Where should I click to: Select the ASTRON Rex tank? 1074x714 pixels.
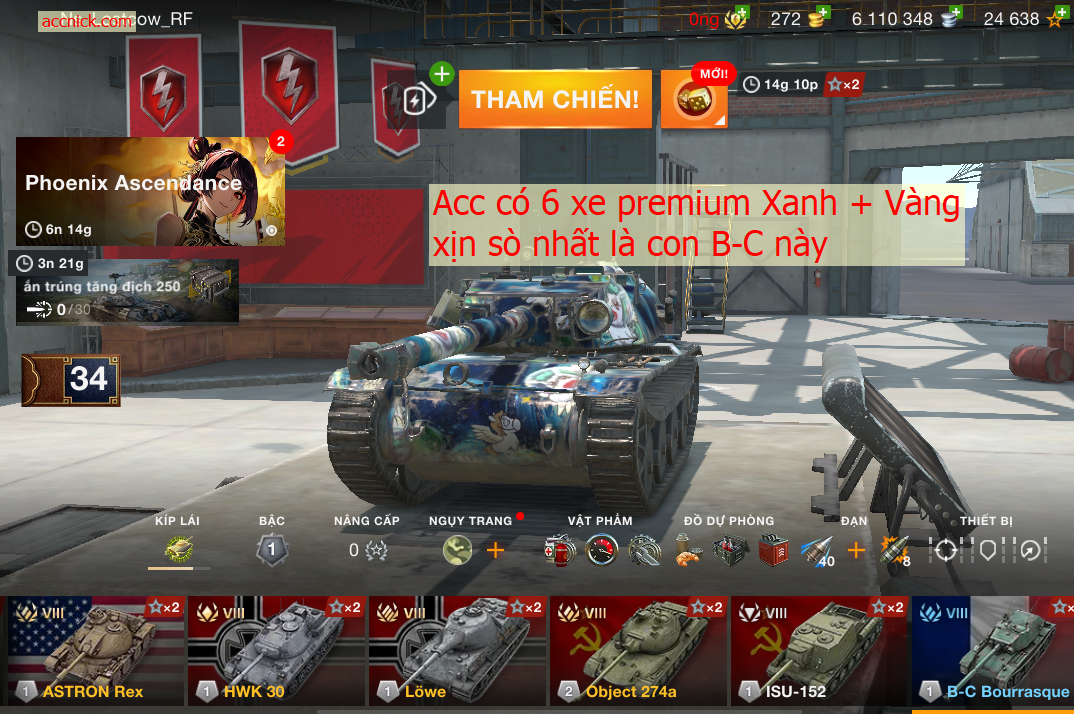click(x=96, y=651)
